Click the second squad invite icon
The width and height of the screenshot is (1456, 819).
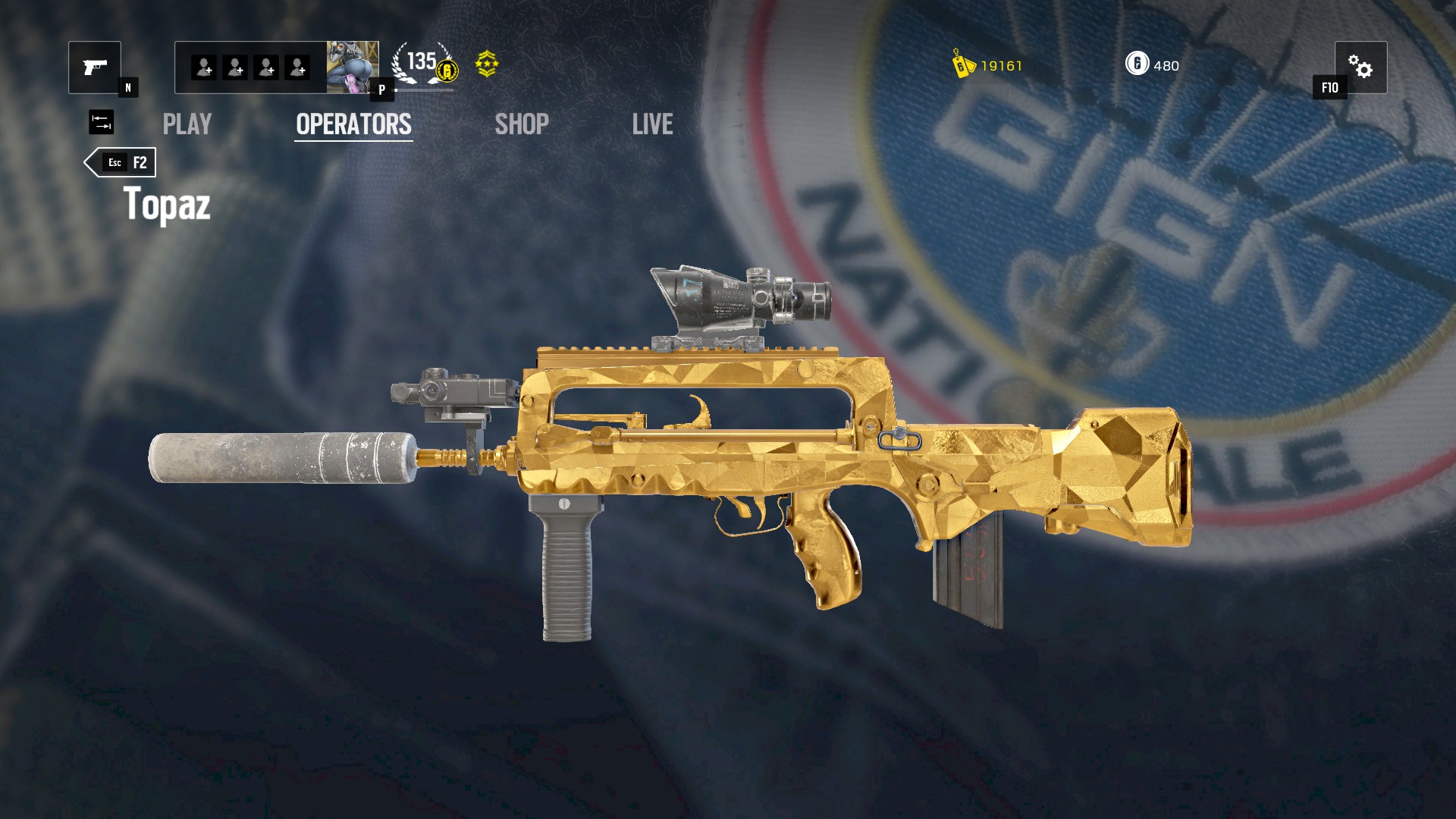pos(236,68)
